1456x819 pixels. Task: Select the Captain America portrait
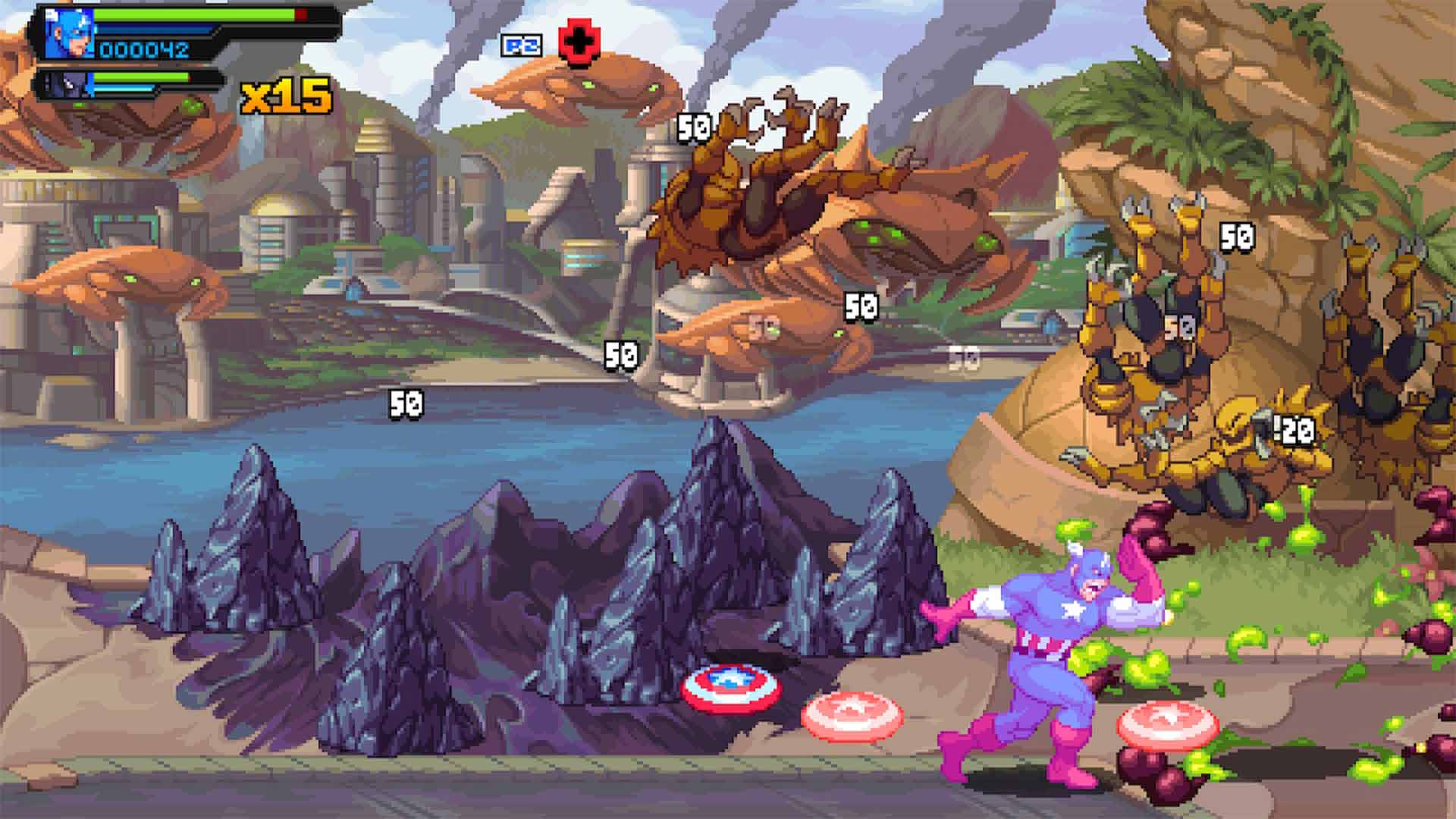click(67, 34)
